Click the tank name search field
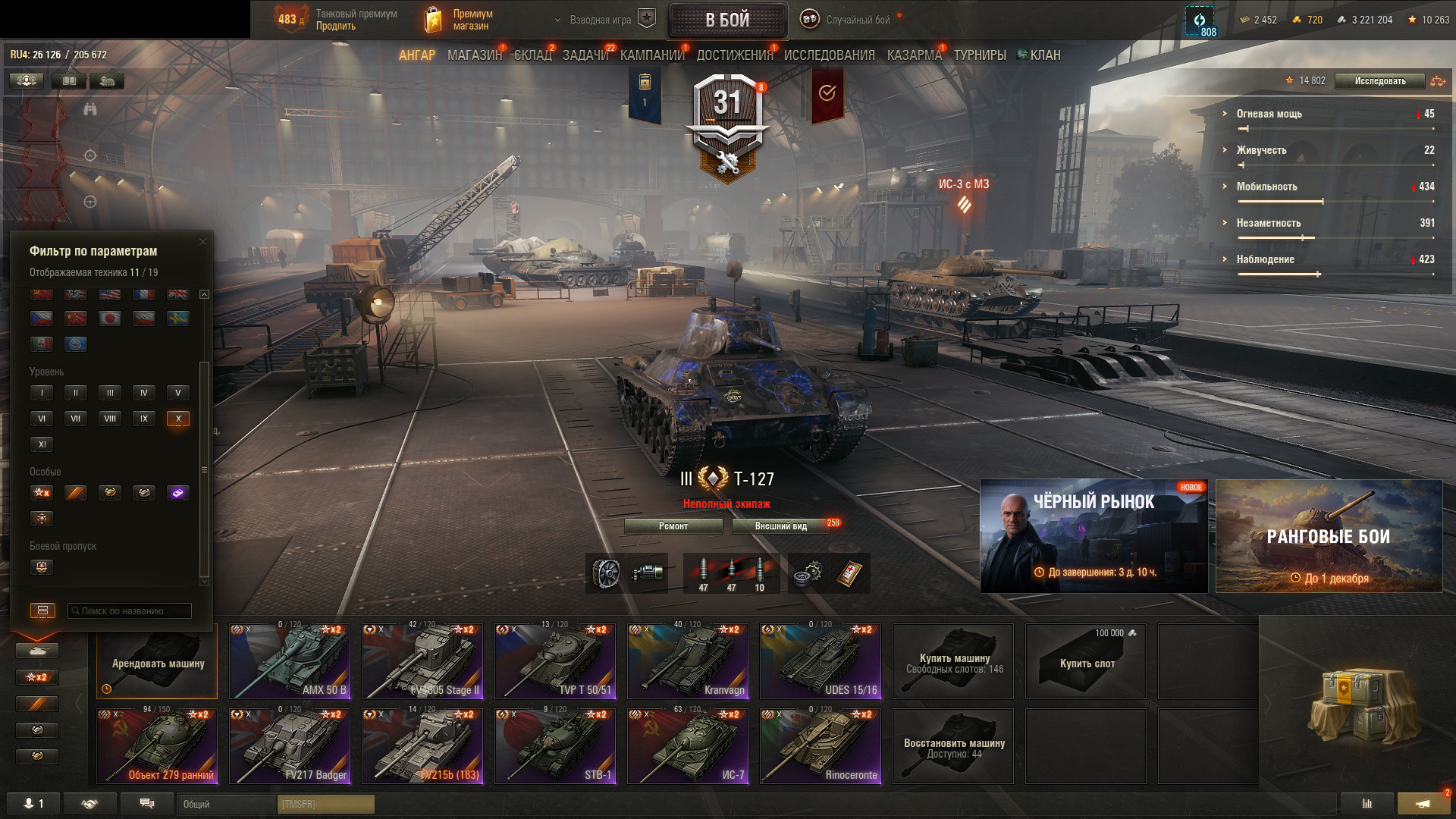 pyautogui.click(x=130, y=611)
